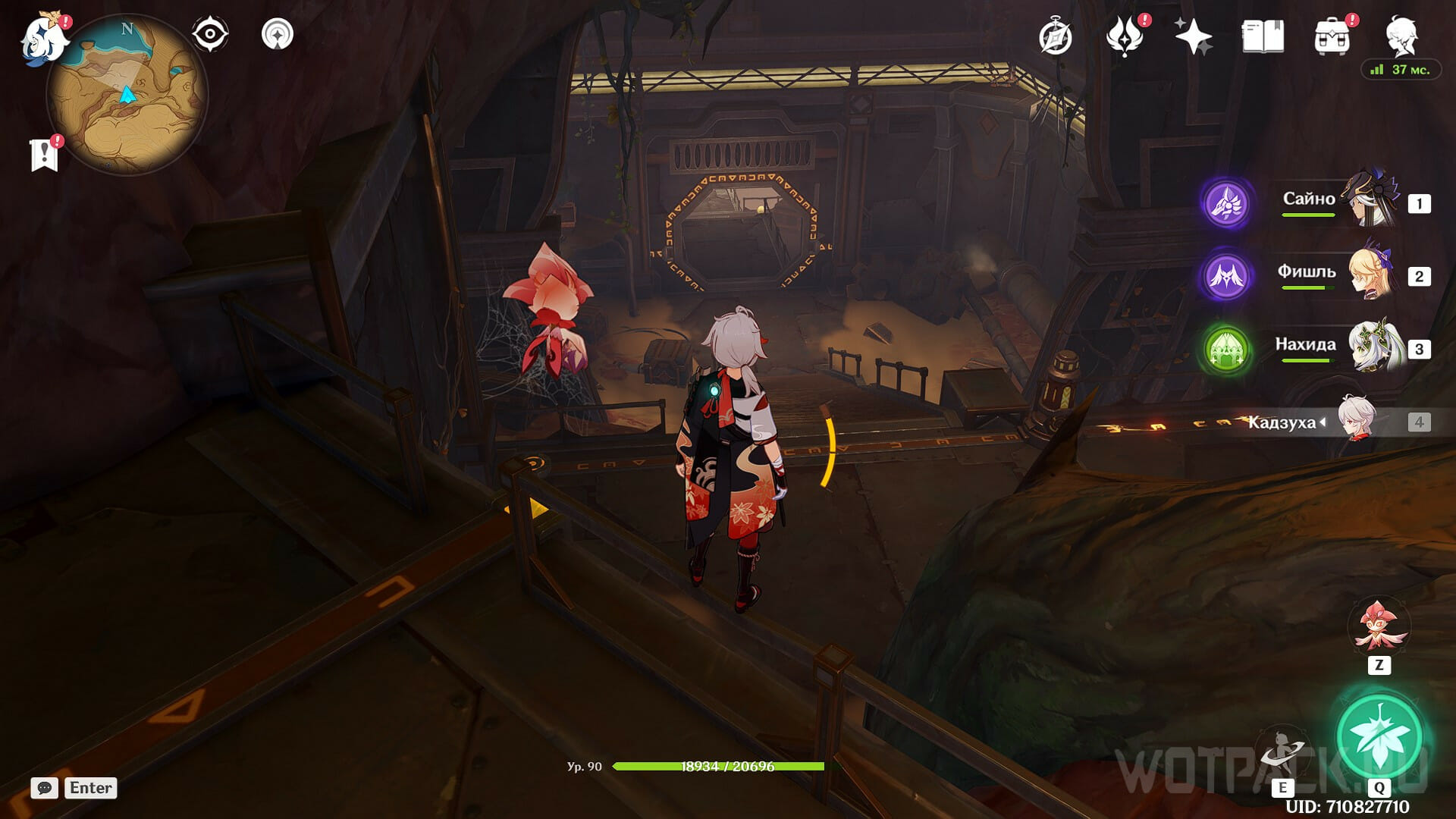Open the minimap

(127, 96)
